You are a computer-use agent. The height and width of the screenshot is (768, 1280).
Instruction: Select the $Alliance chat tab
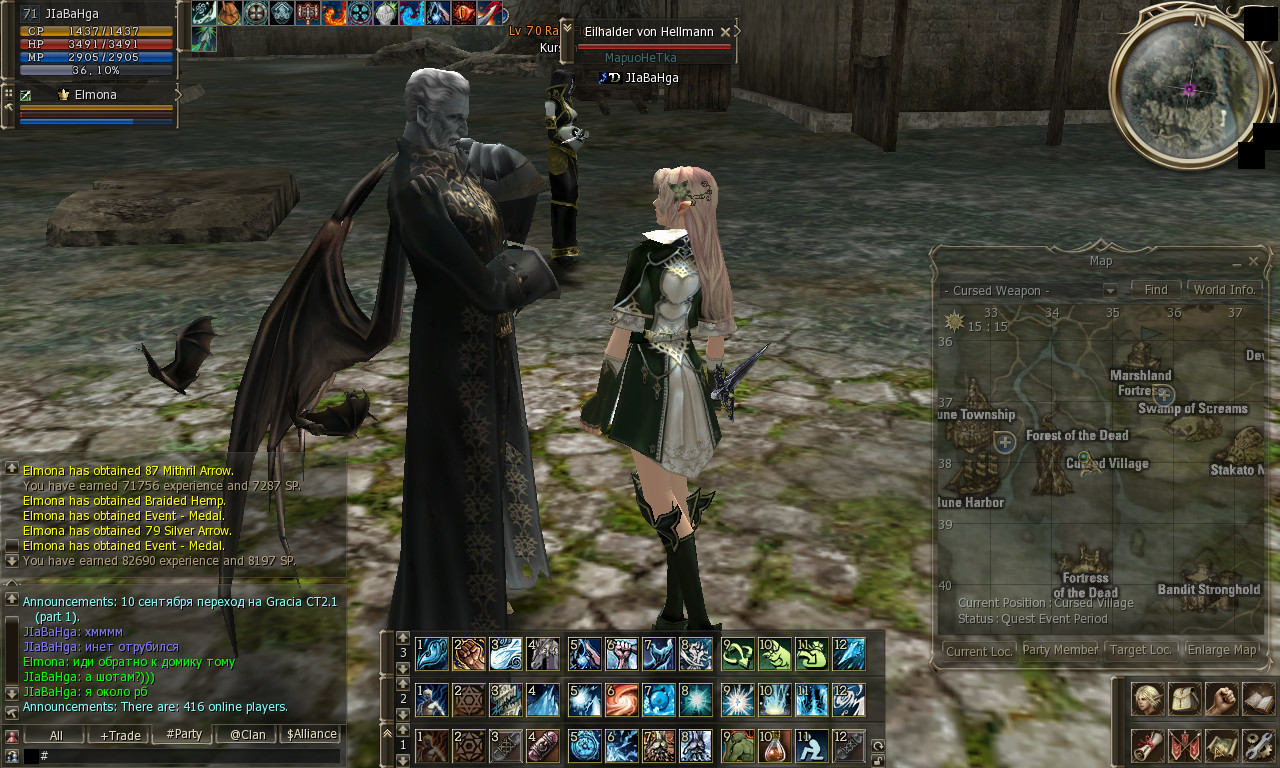(x=311, y=734)
